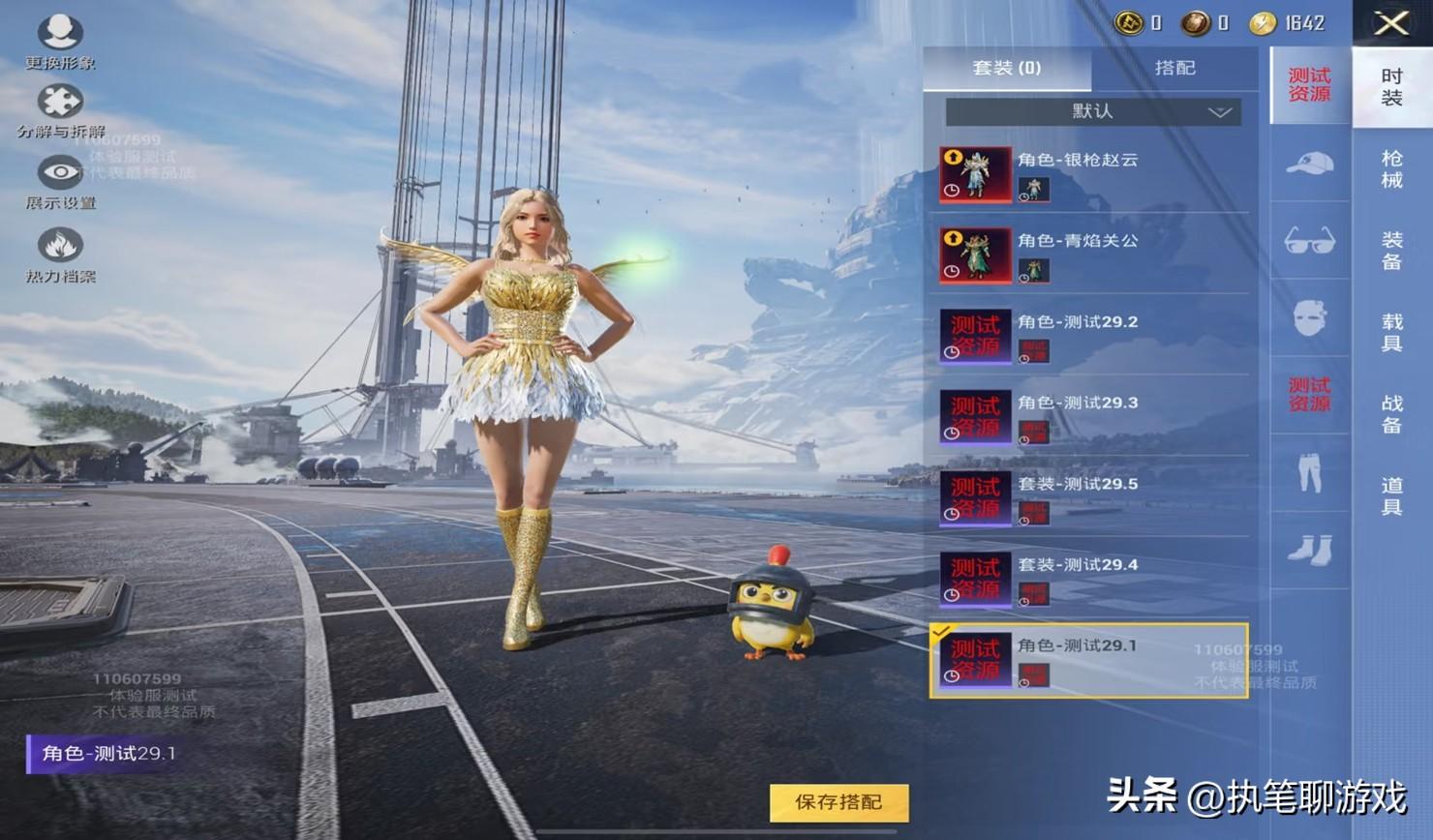Close the wardrobe with the X button
The image size is (1433, 840).
(1391, 23)
